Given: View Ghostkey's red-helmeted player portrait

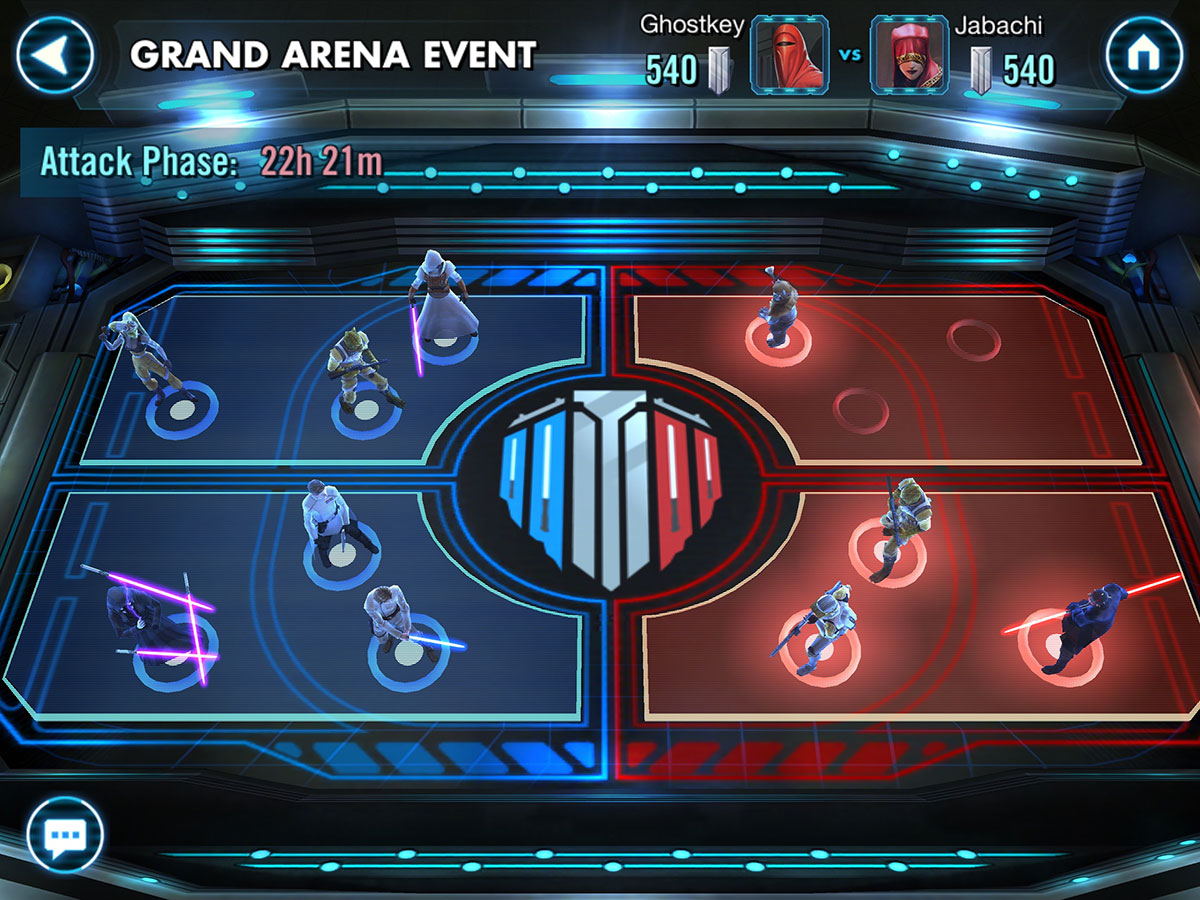Looking at the screenshot, I should [790, 55].
